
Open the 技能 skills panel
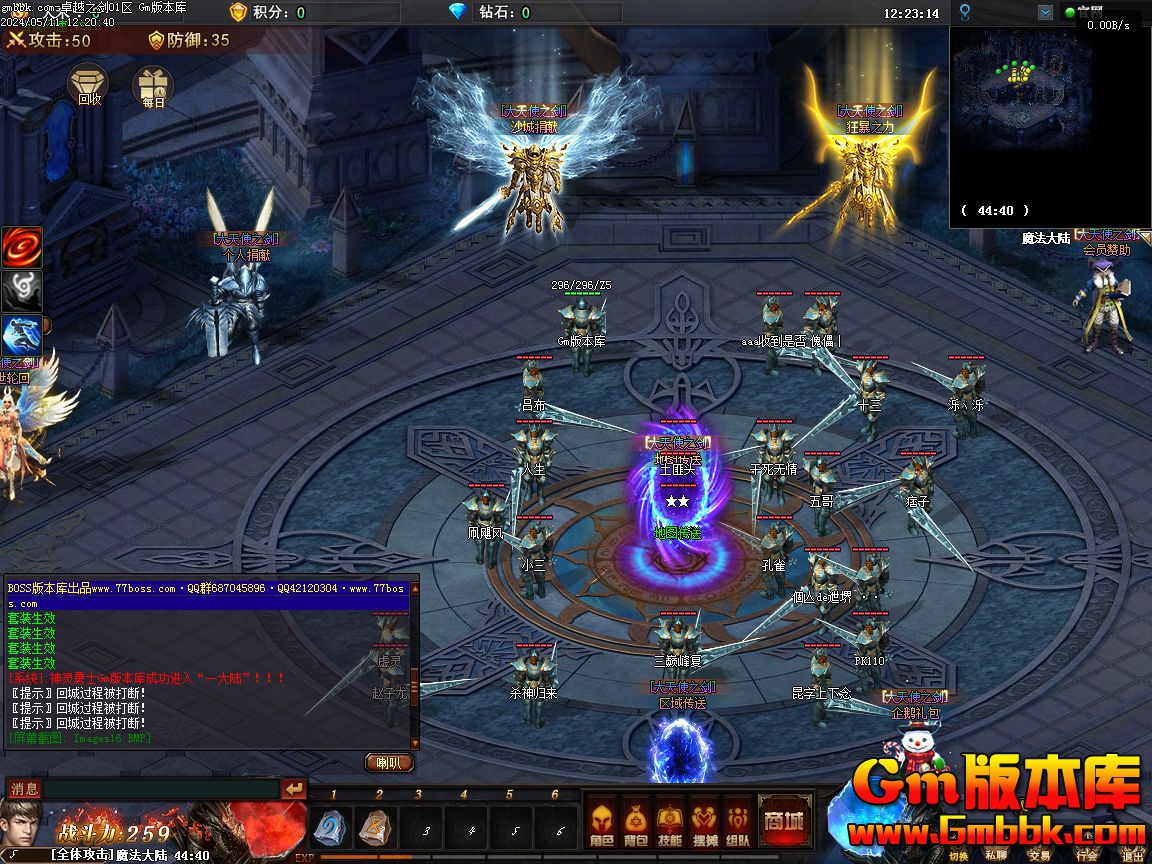point(669,822)
